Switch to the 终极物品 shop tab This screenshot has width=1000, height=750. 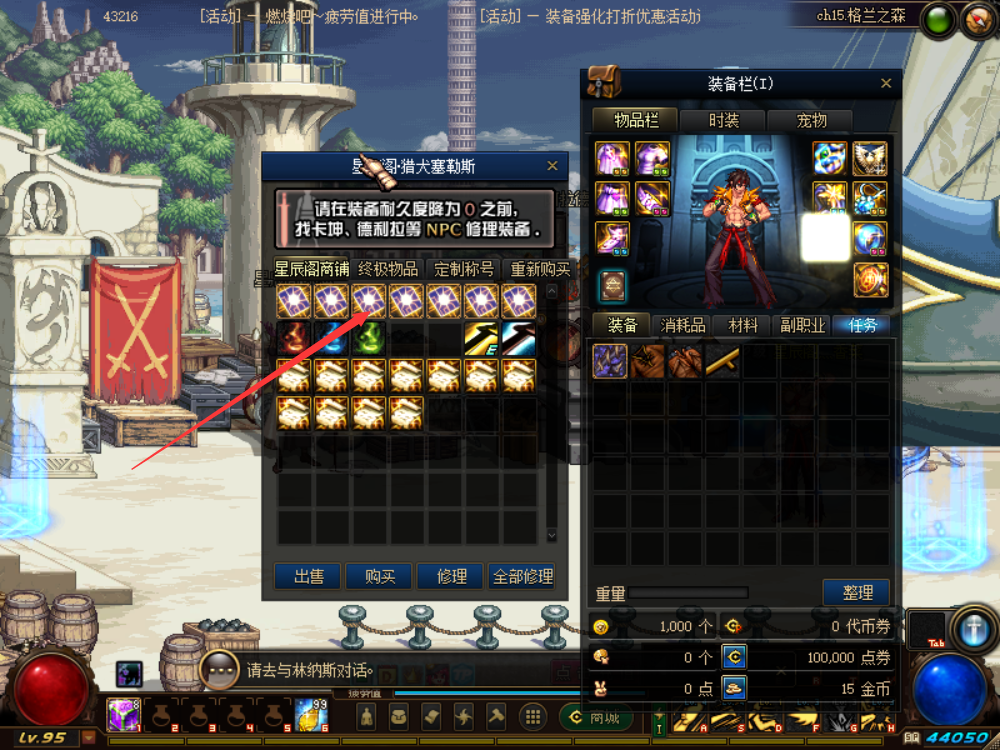pyautogui.click(x=389, y=269)
